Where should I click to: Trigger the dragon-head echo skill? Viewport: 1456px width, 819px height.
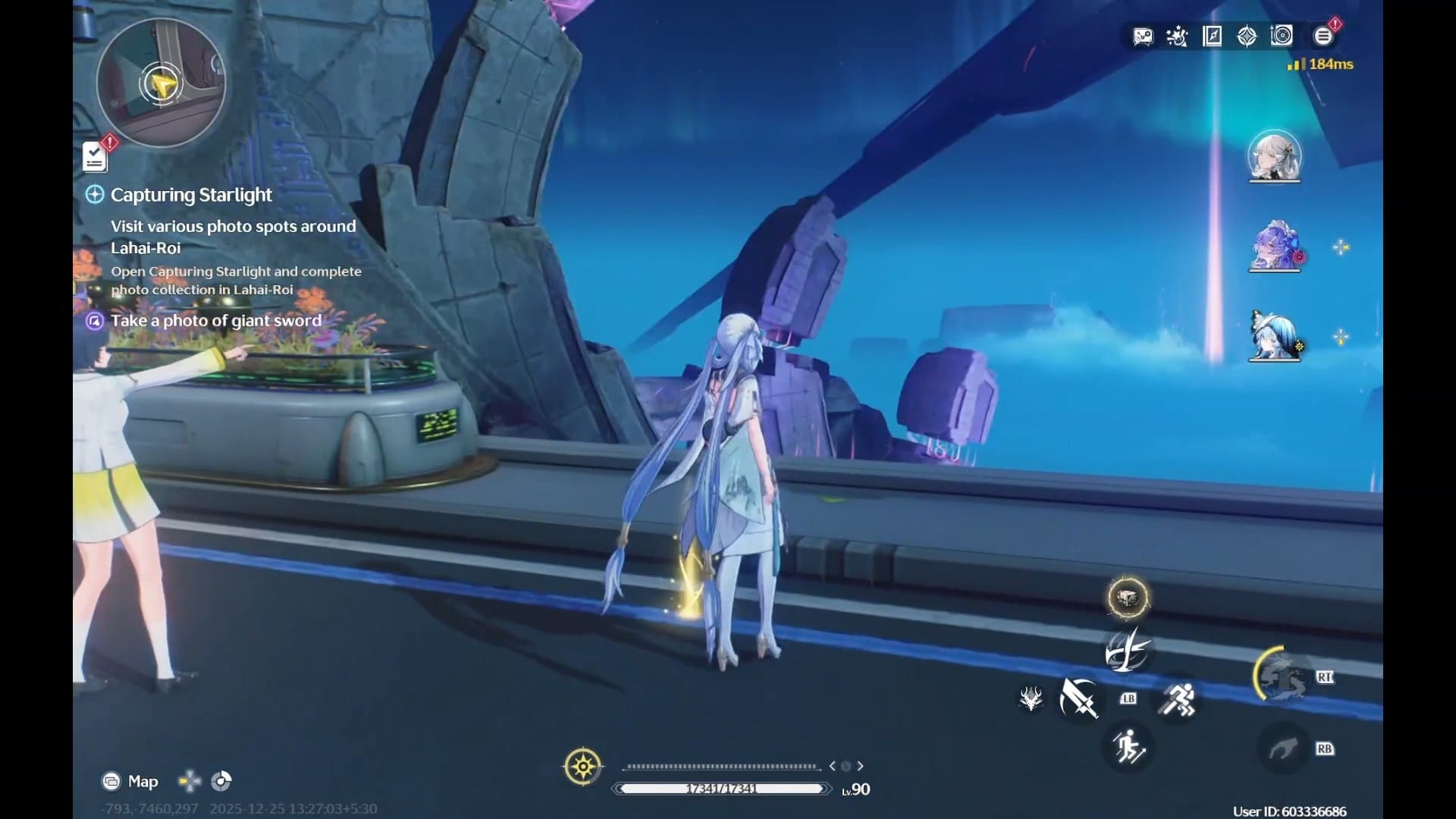point(1031,698)
